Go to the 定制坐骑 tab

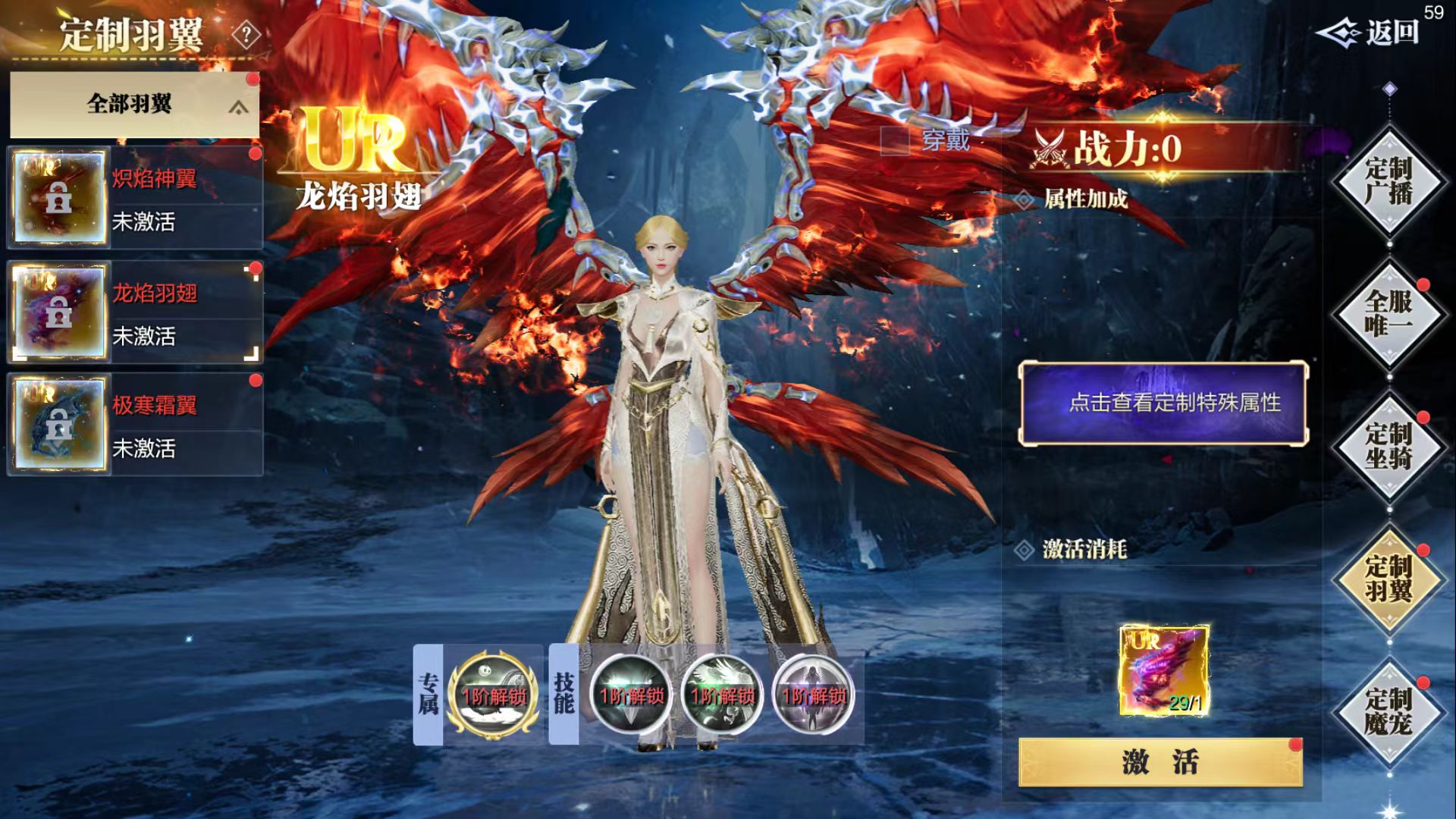(x=1389, y=446)
